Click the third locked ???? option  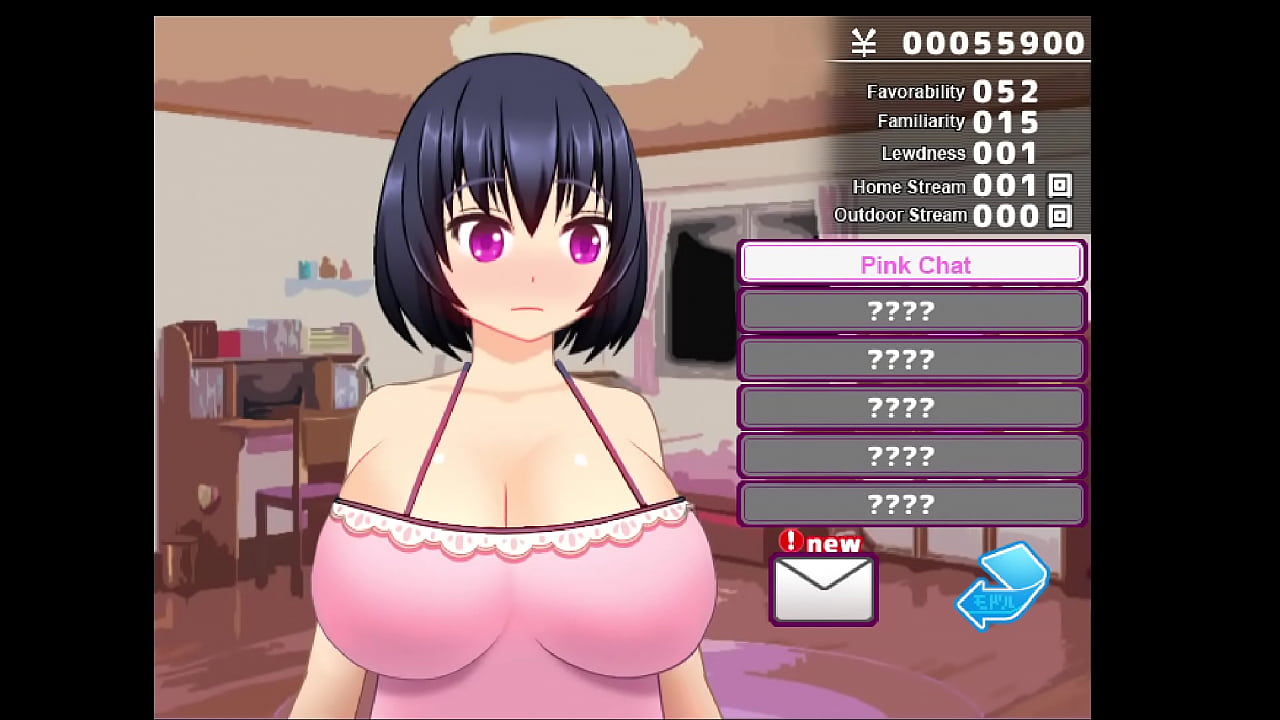(912, 407)
